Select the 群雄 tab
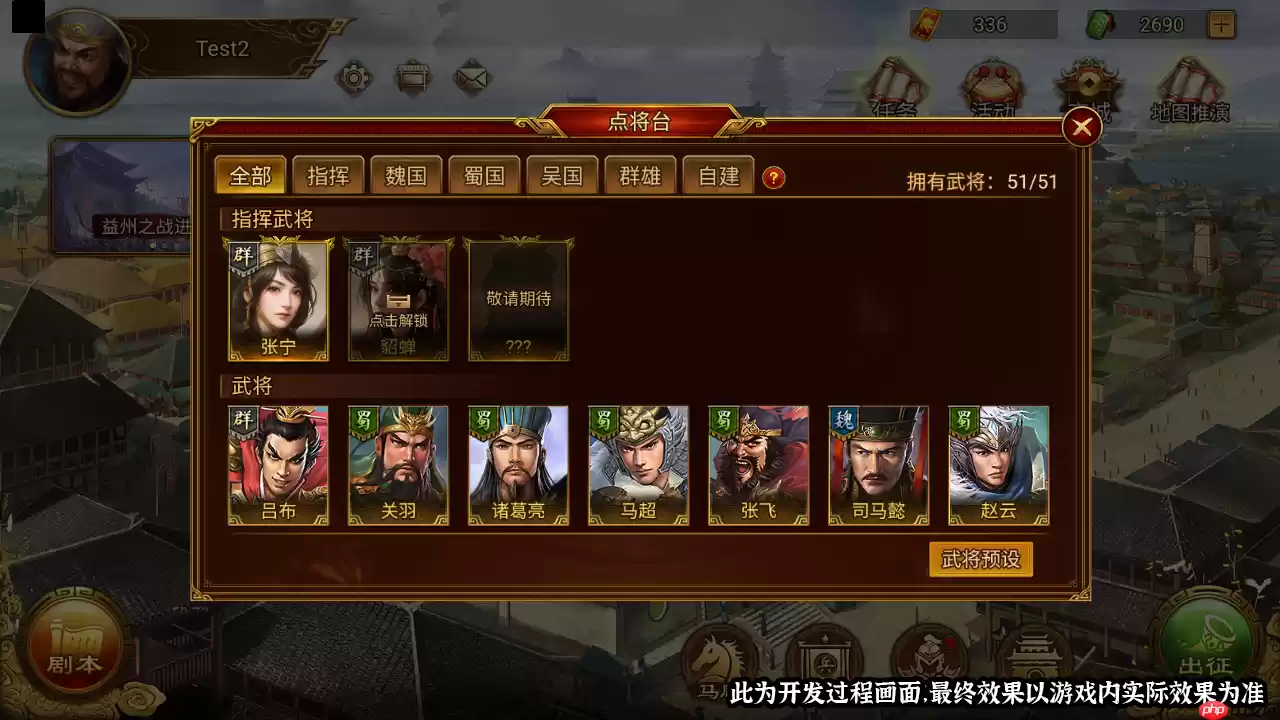This screenshot has width=1280, height=720. click(x=640, y=175)
